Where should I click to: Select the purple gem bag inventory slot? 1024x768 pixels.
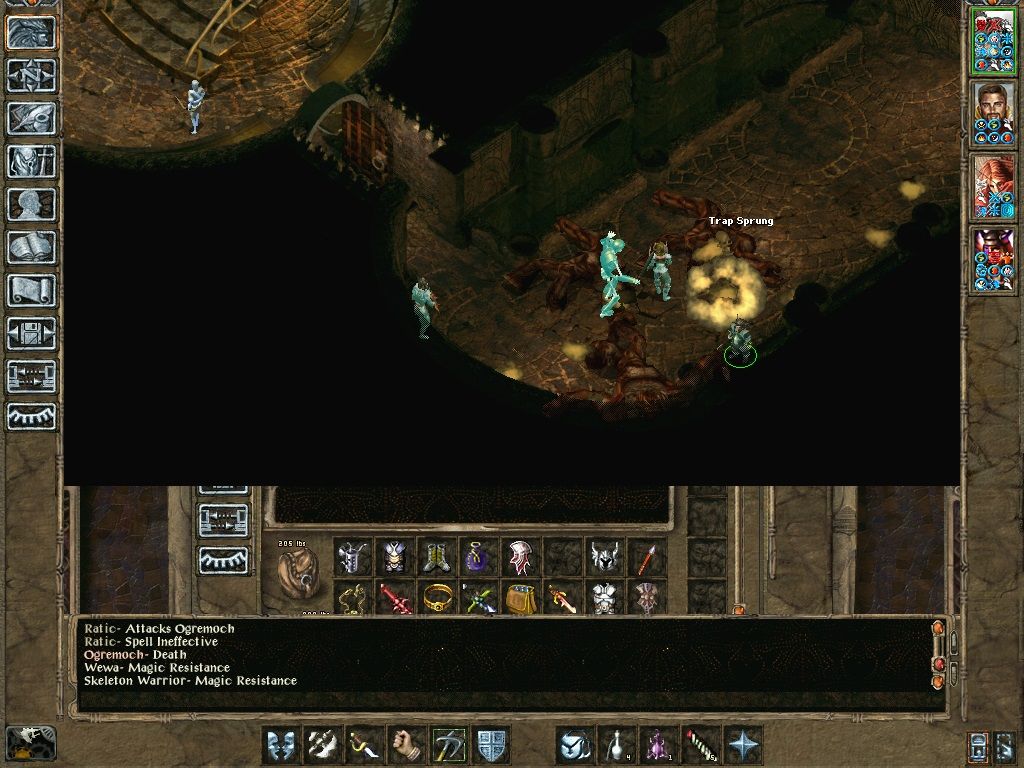click(x=479, y=557)
